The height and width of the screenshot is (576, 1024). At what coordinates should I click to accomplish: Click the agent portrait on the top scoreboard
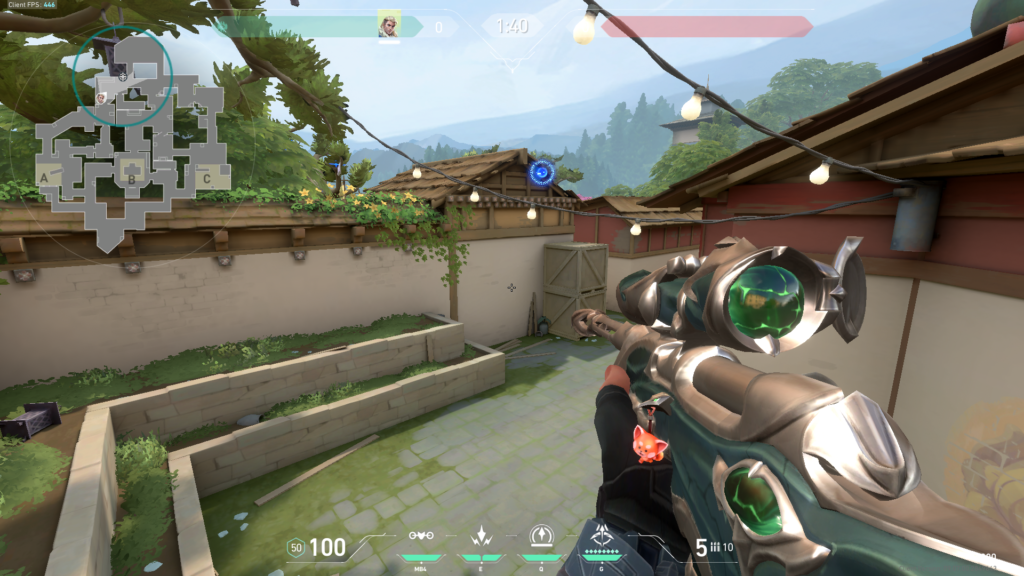tap(389, 24)
